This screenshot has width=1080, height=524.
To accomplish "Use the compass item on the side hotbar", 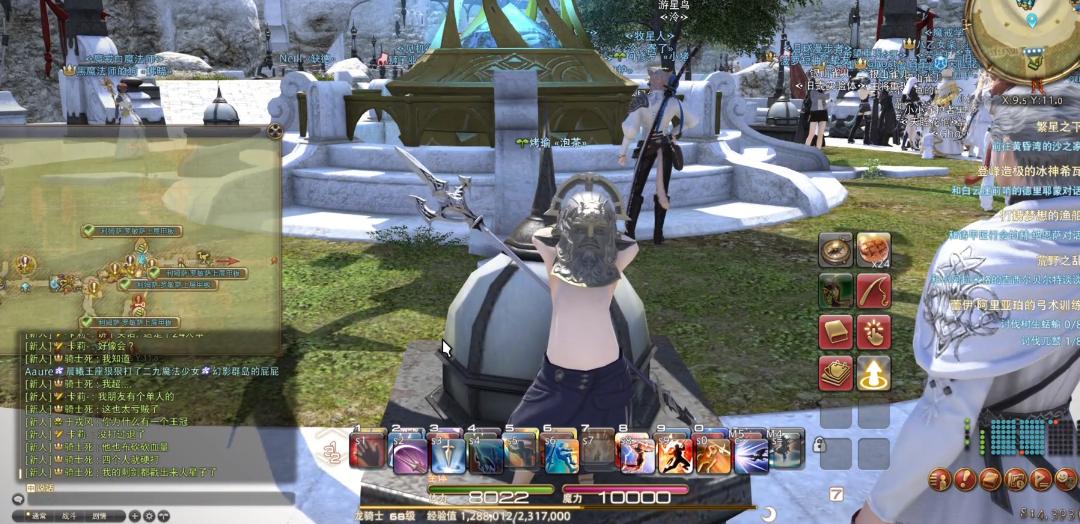I will 835,250.
